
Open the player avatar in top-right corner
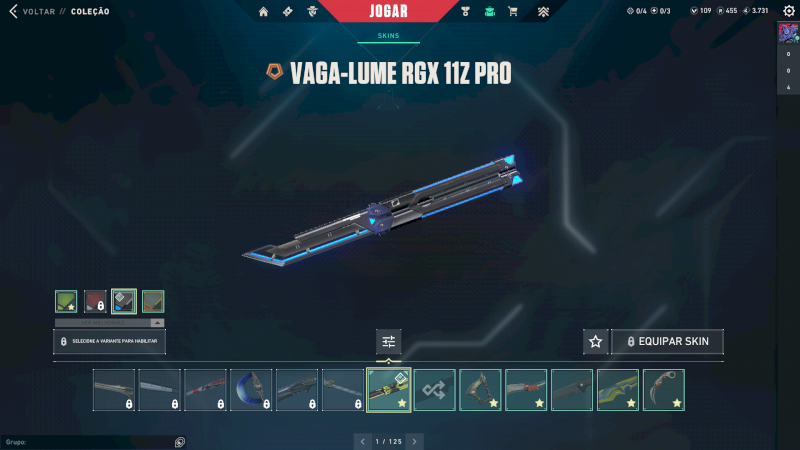[788, 32]
